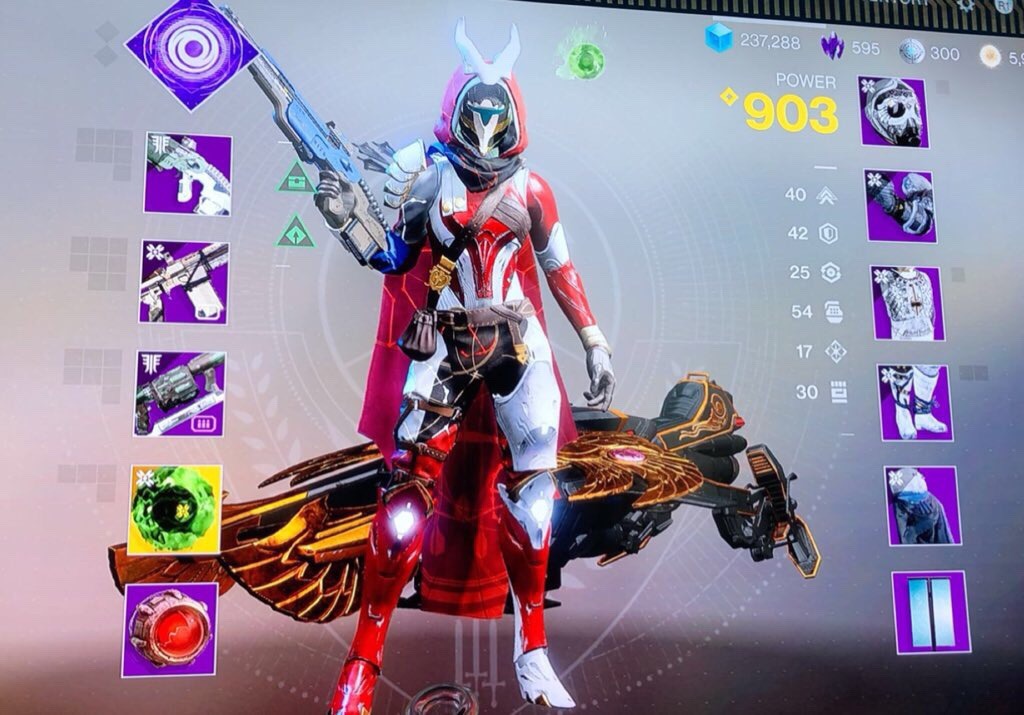The width and height of the screenshot is (1024, 715).
Task: Choose the gauntlets armor slot
Action: (x=900, y=206)
